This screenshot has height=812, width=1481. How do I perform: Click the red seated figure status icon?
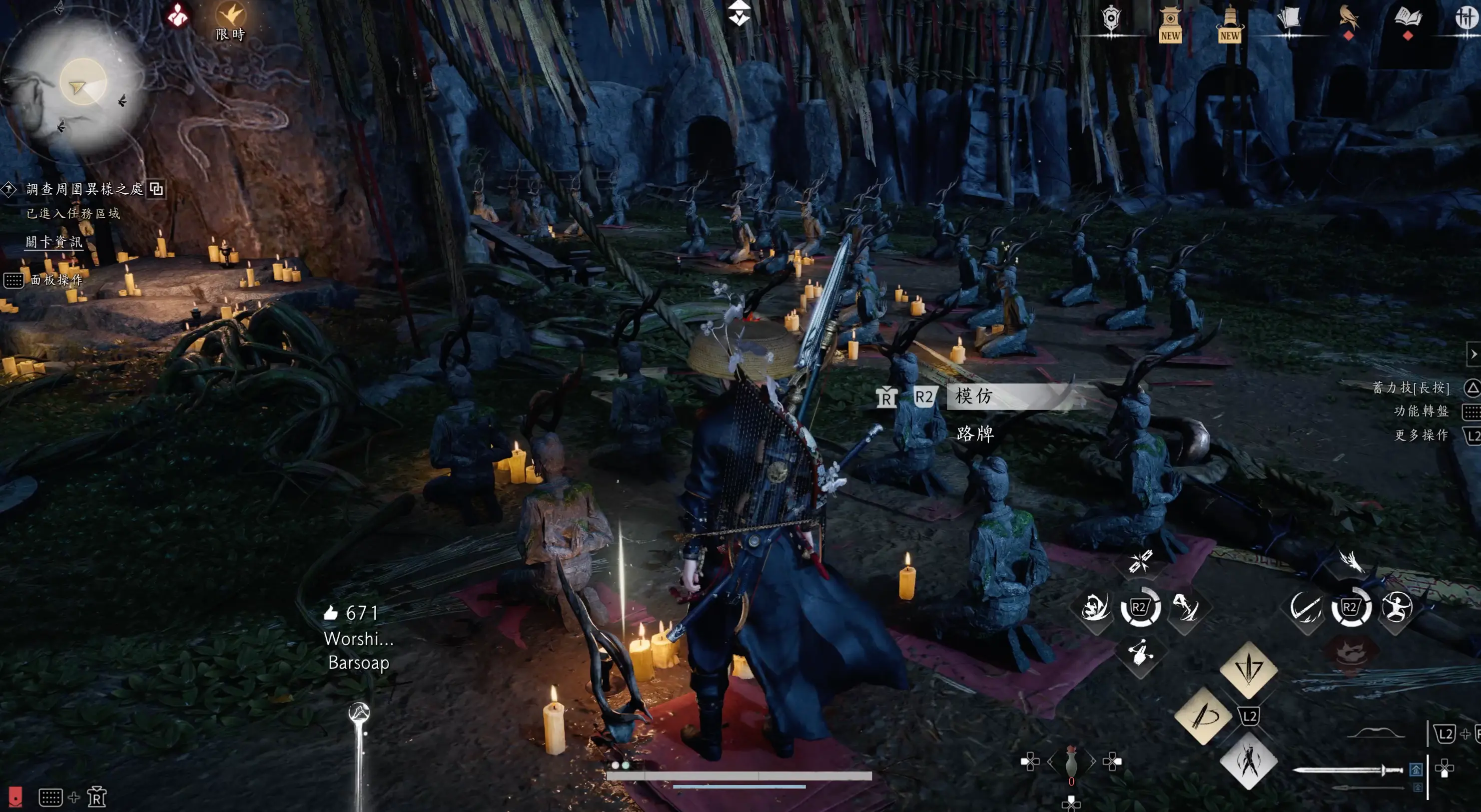(x=178, y=15)
